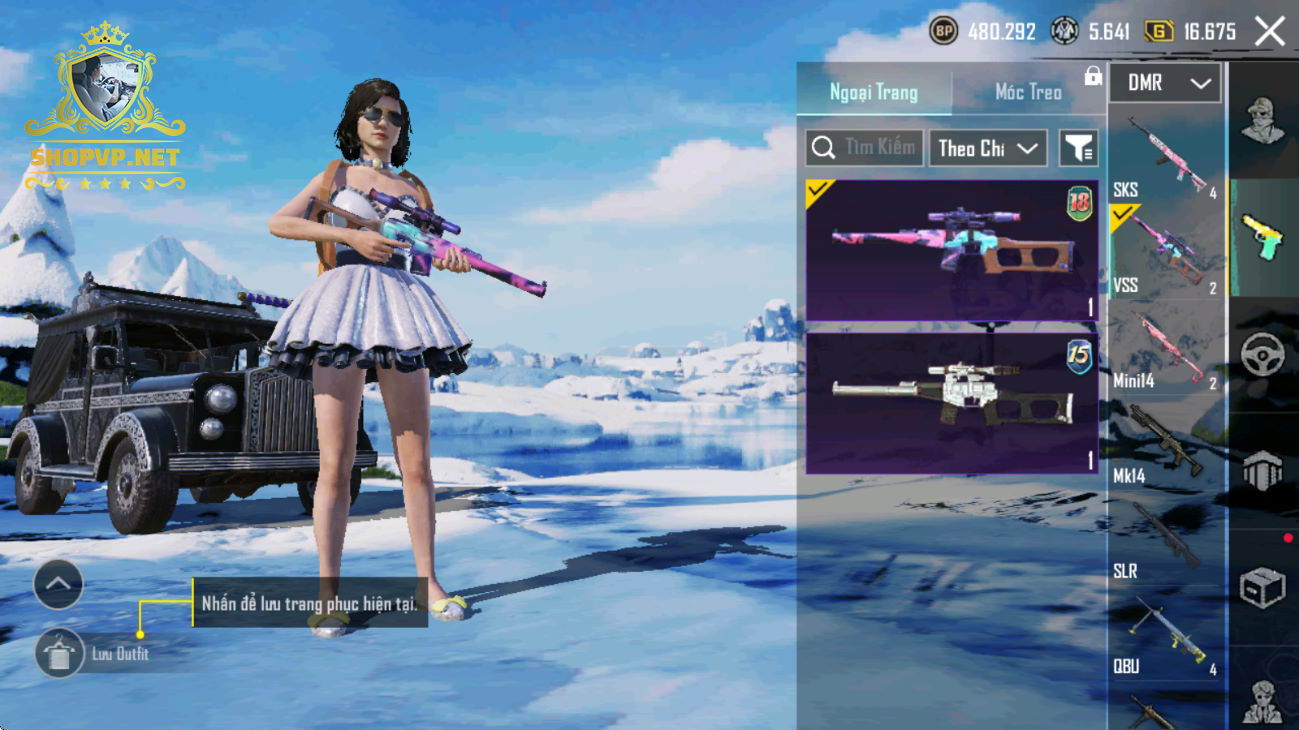Screen dimensions: 1299x730
Task: Pick the Mini14 weapon entry
Action: point(1165,350)
